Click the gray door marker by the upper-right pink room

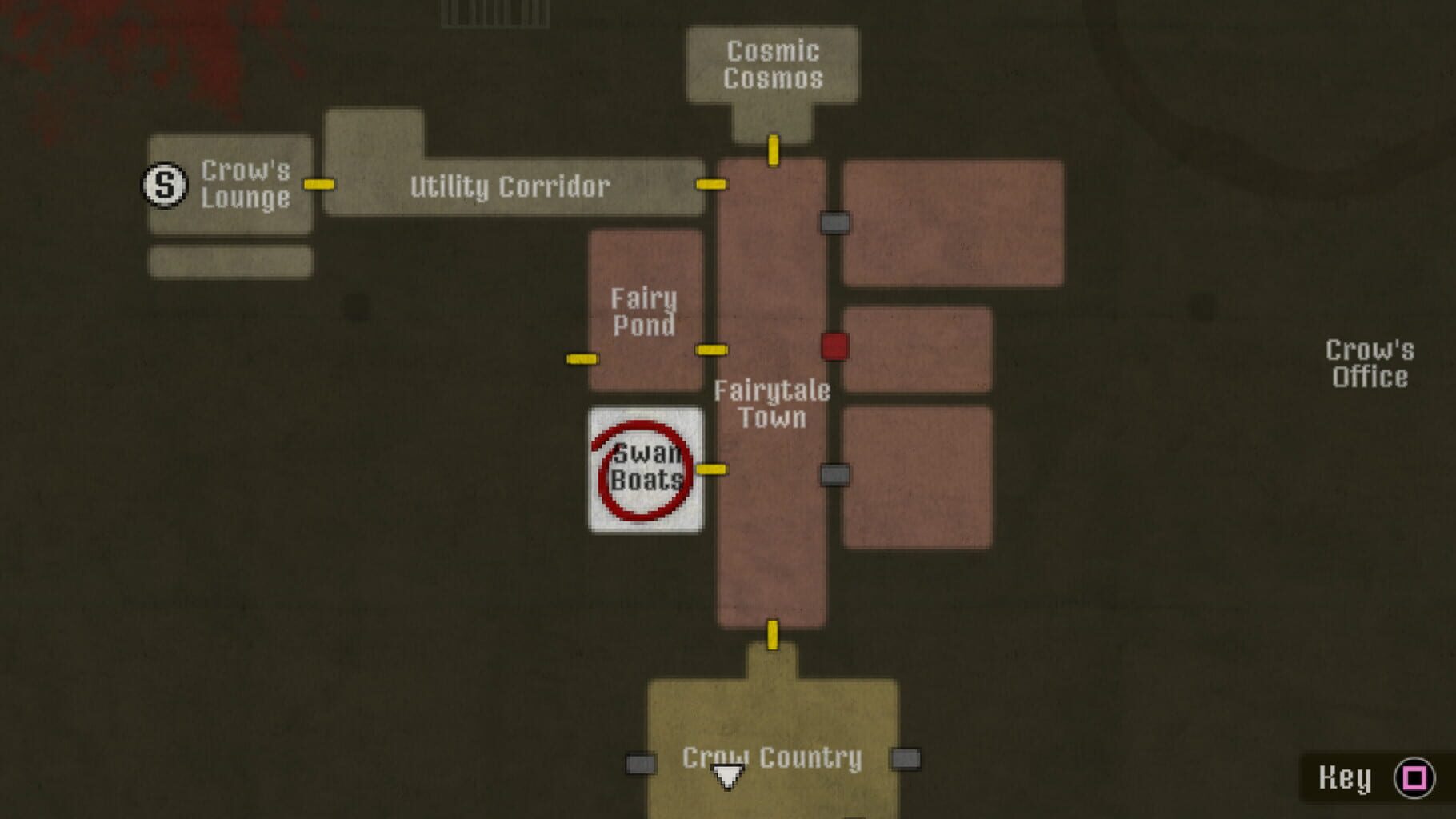(834, 225)
